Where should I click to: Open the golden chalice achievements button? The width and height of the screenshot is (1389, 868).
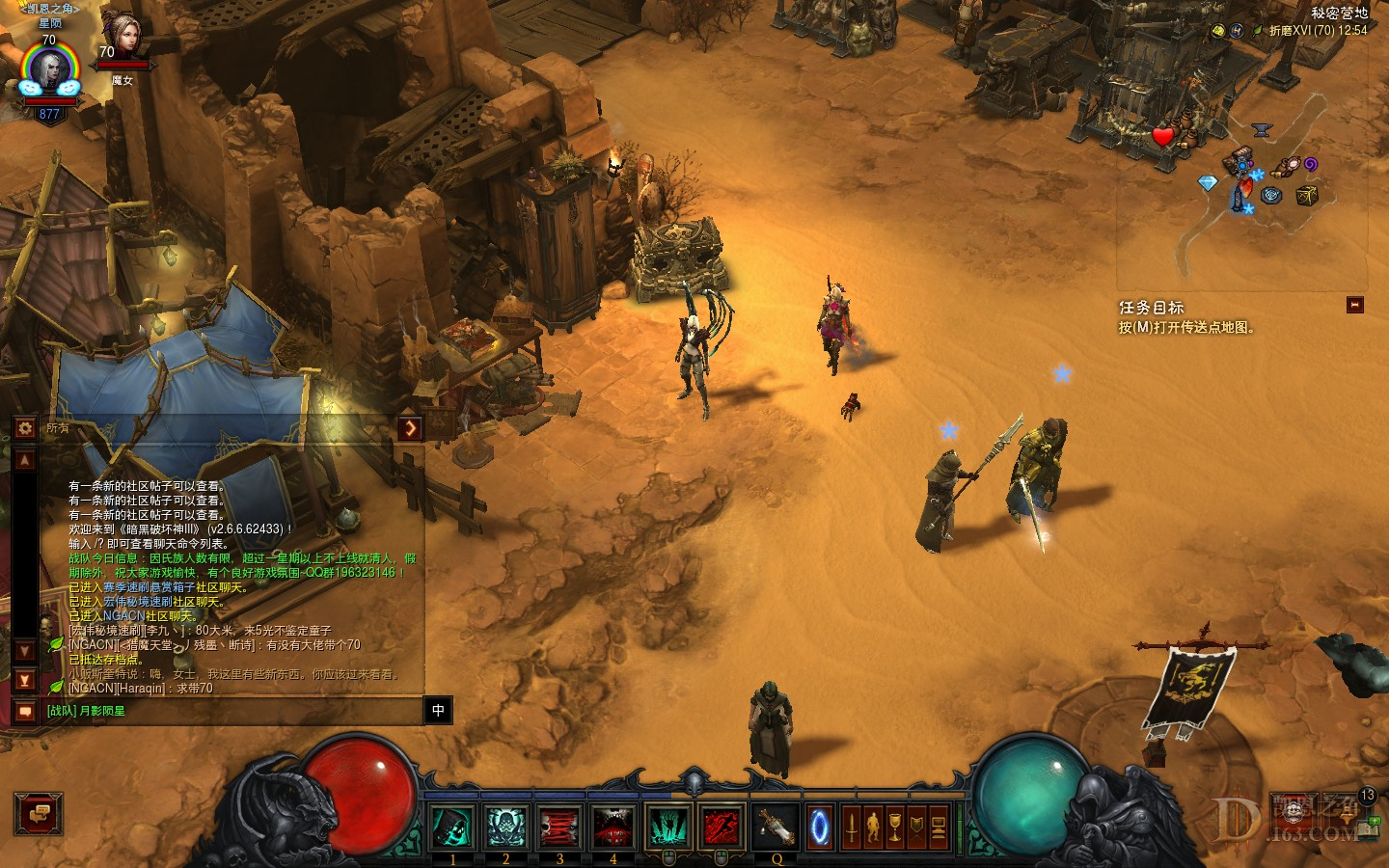point(895,827)
